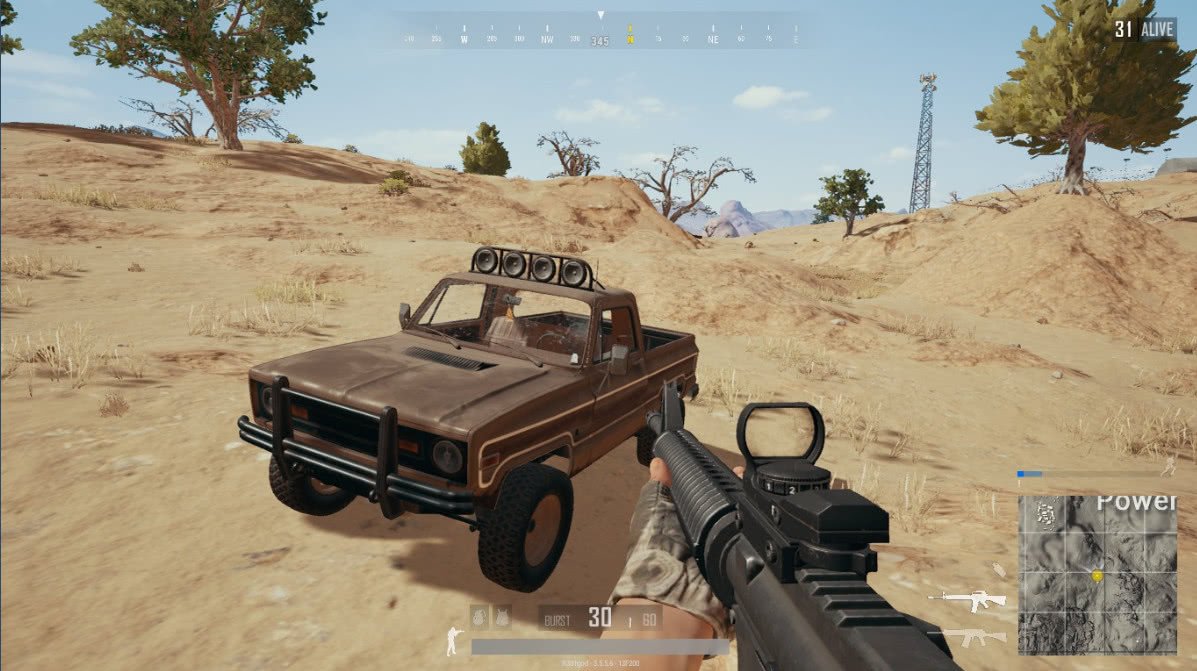Screen dimensions: 1197x671
Task: Click the standing soldier stance icon
Action: [454, 641]
